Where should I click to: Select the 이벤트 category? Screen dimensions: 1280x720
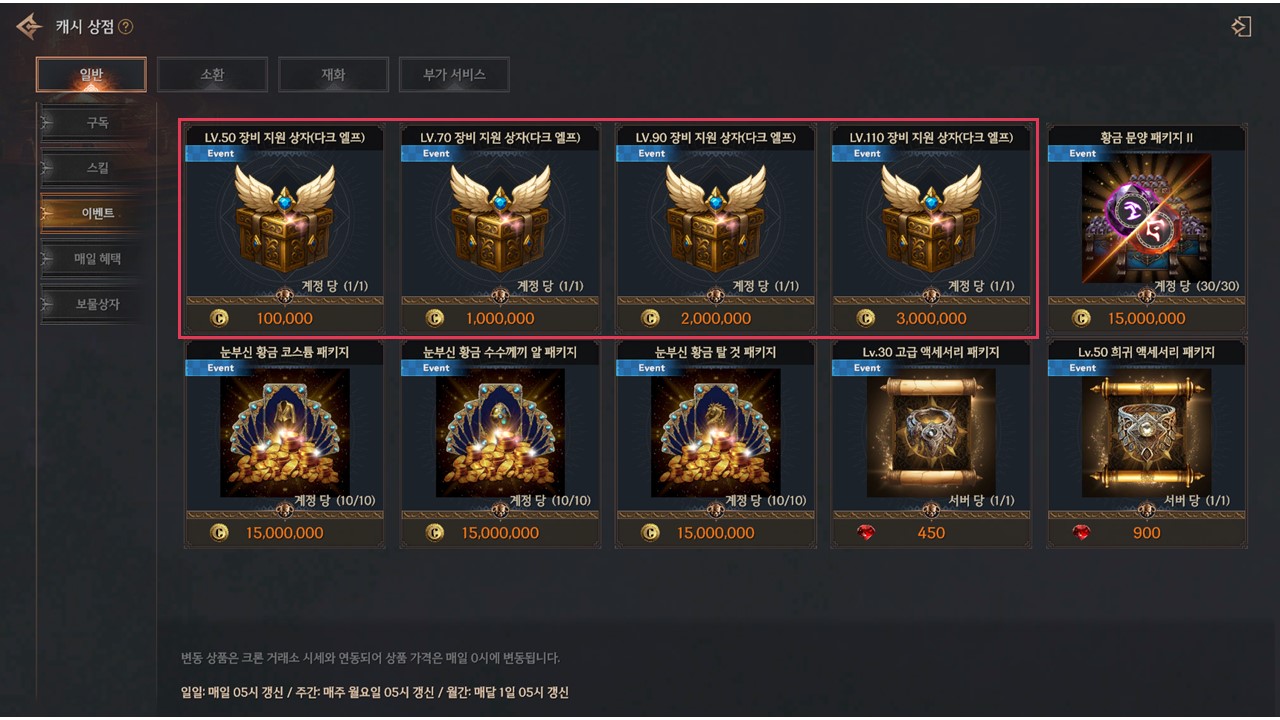[97, 213]
